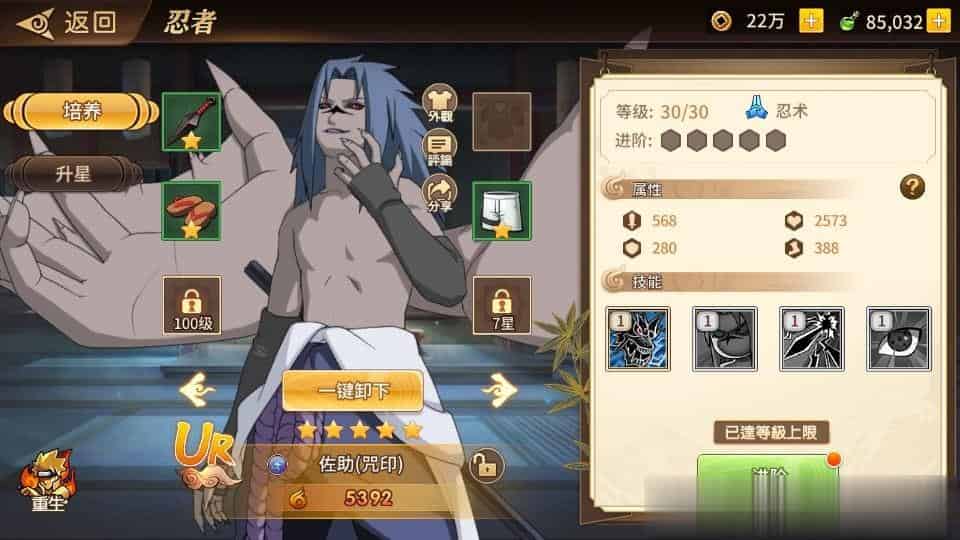Open the 评论 comments button
This screenshot has width=960, height=540.
441,148
